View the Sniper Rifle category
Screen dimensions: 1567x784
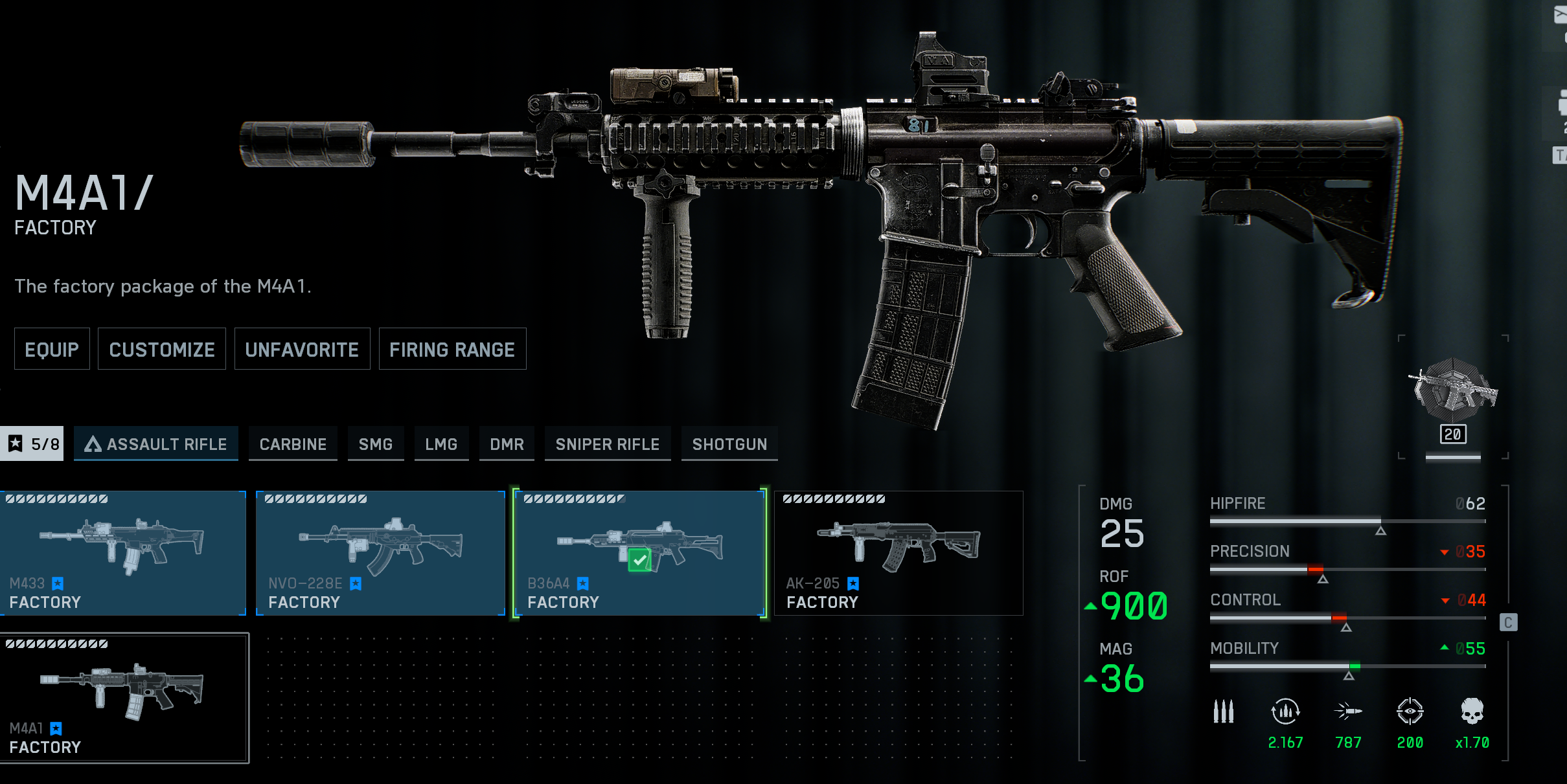pos(607,444)
